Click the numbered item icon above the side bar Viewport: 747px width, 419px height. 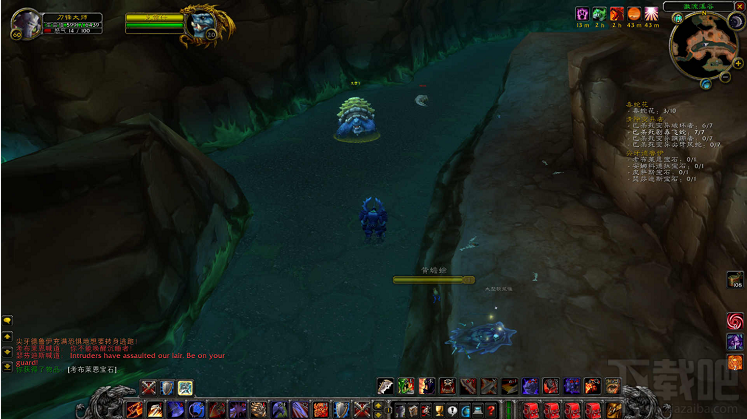pos(734,280)
